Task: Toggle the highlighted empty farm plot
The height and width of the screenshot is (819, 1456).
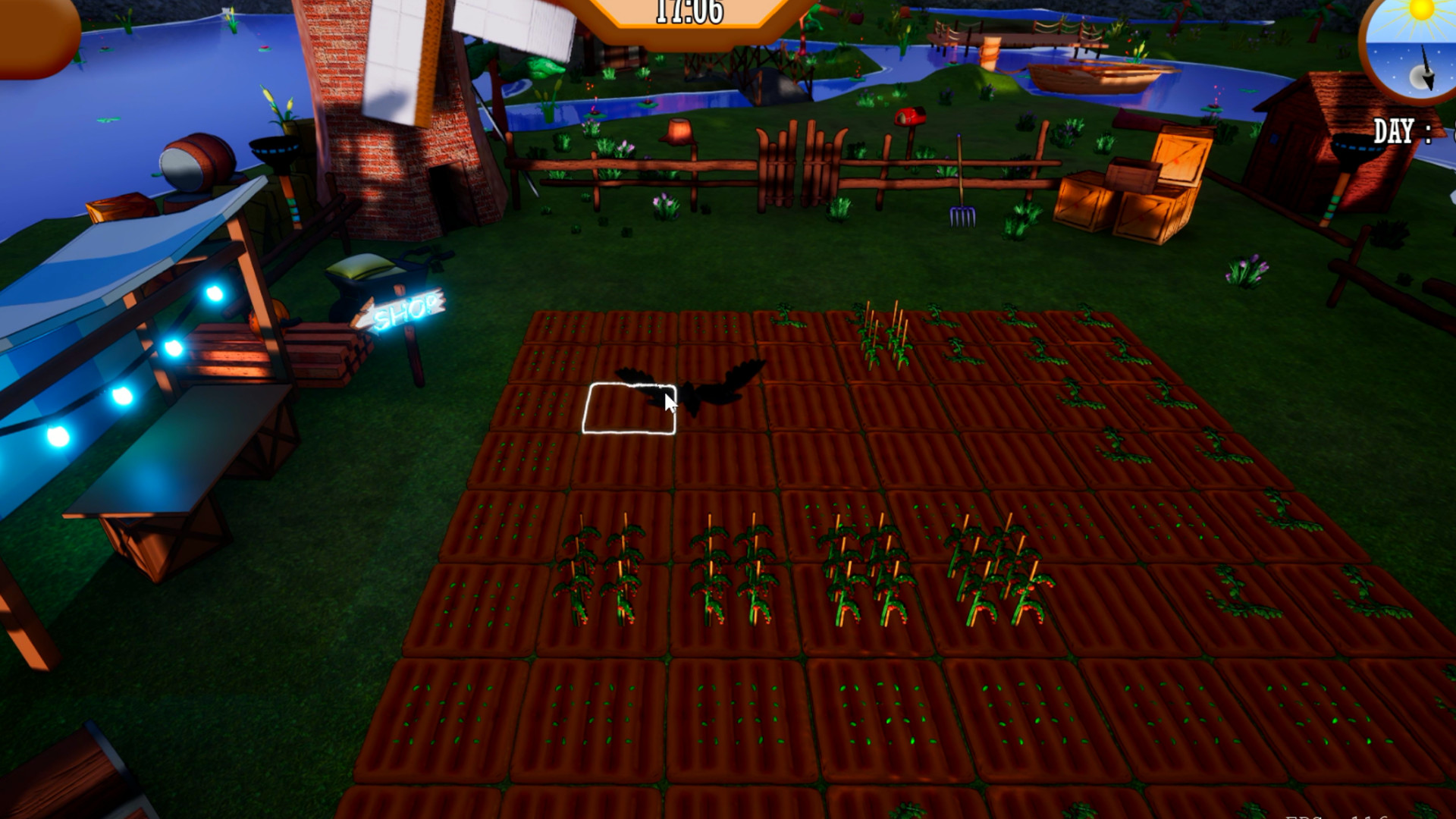Action: 631,409
